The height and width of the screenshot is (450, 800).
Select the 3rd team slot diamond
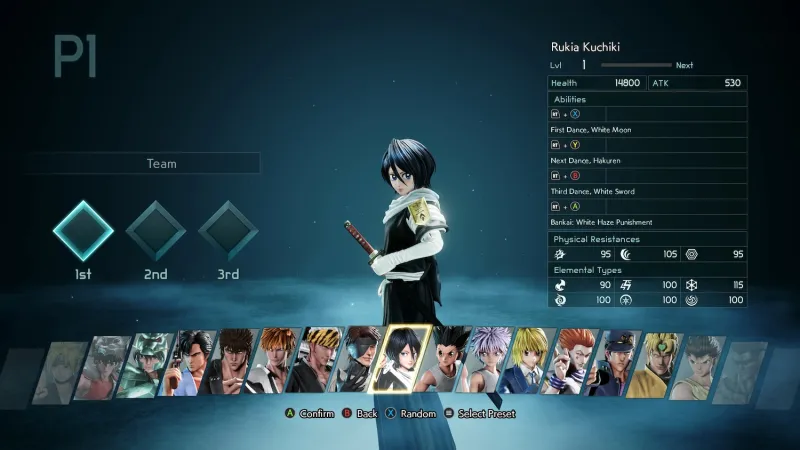(x=228, y=231)
